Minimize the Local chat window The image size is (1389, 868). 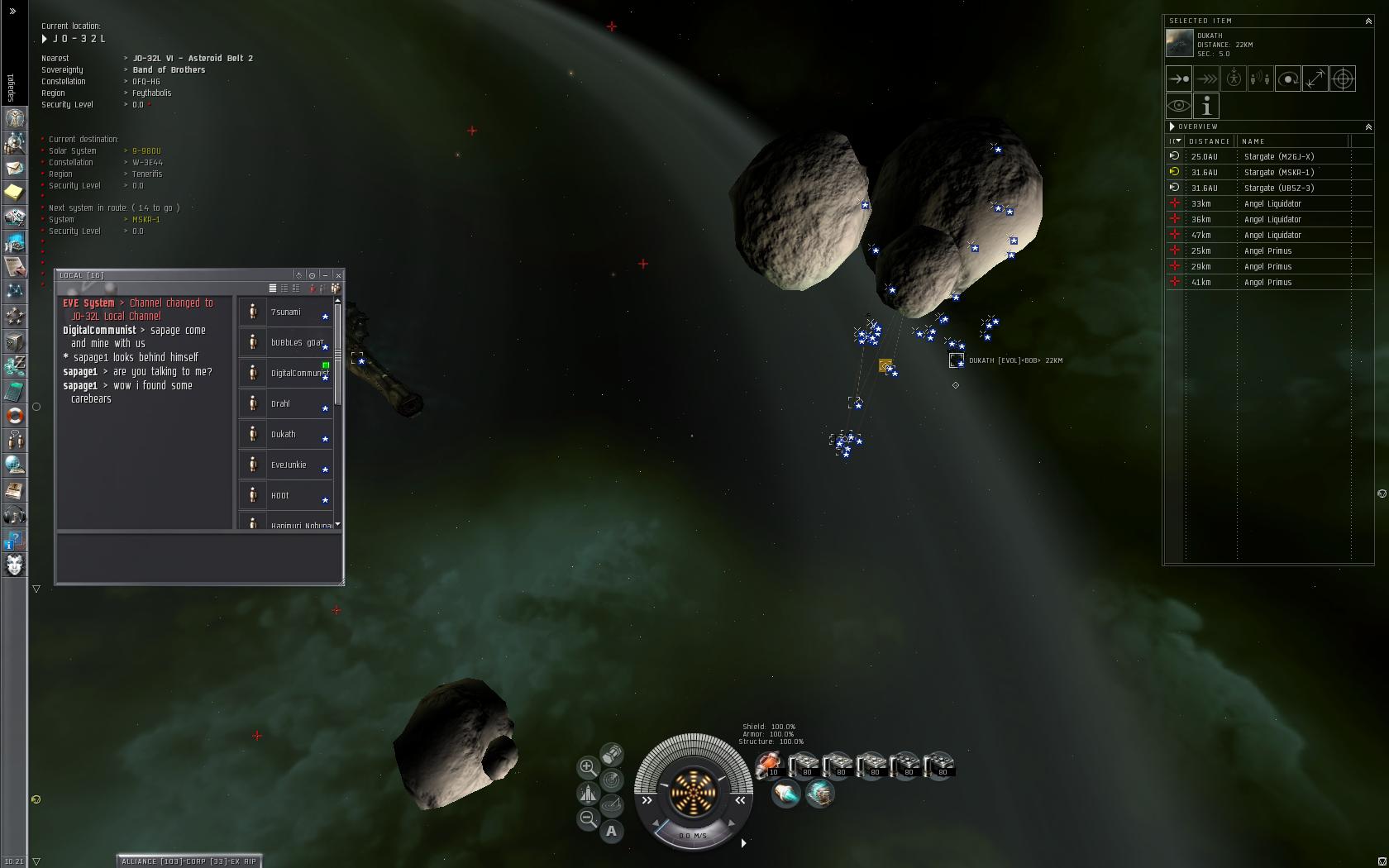pyautogui.click(x=325, y=274)
